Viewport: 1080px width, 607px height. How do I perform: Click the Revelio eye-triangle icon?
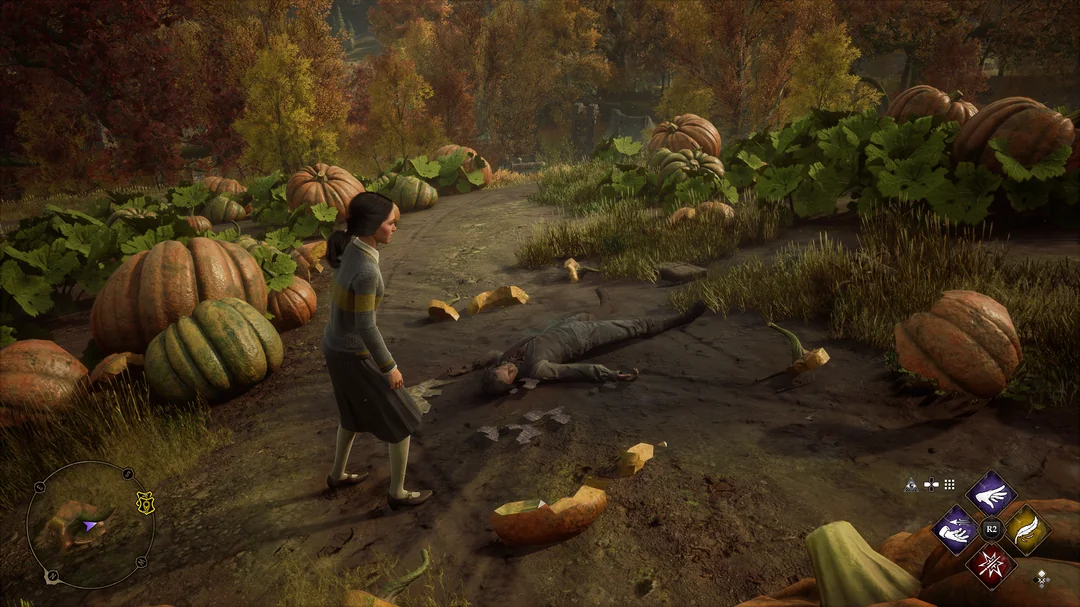click(911, 484)
